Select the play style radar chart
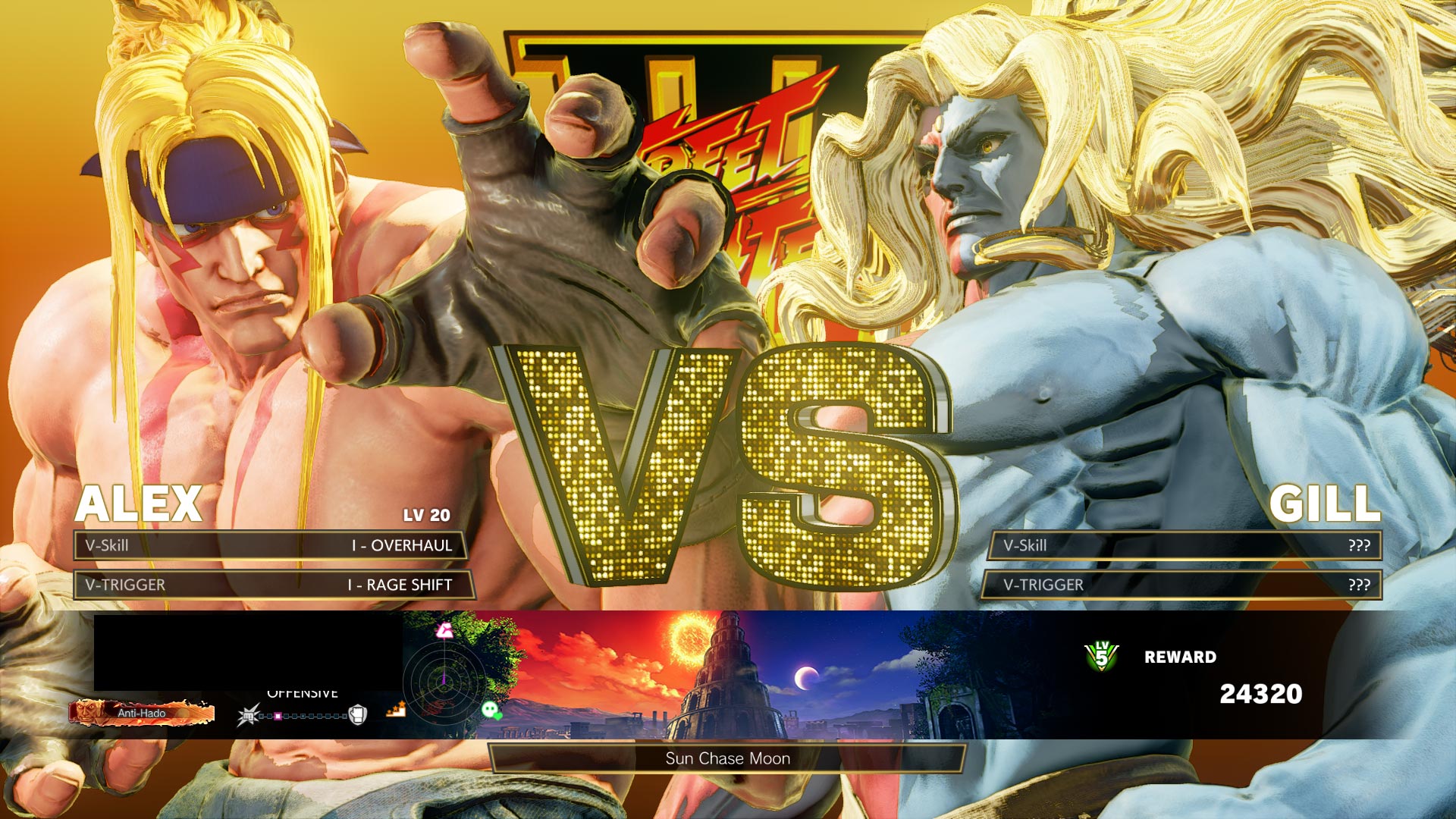The height and width of the screenshot is (819, 1456). tap(444, 682)
